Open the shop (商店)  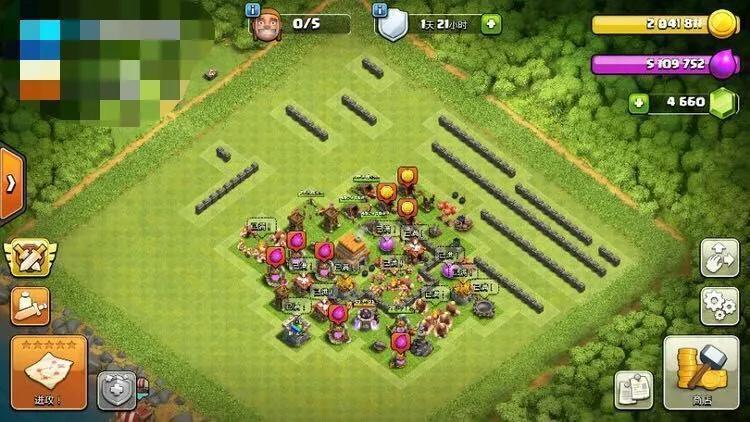click(701, 371)
